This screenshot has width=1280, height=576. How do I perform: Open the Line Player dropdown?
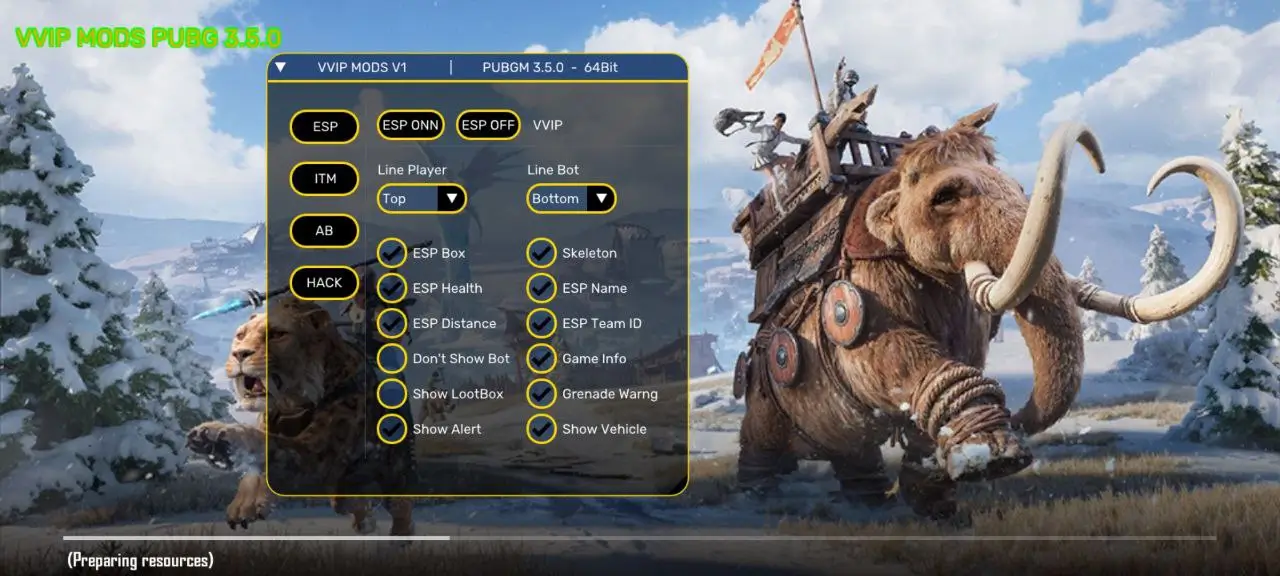pyautogui.click(x=422, y=198)
